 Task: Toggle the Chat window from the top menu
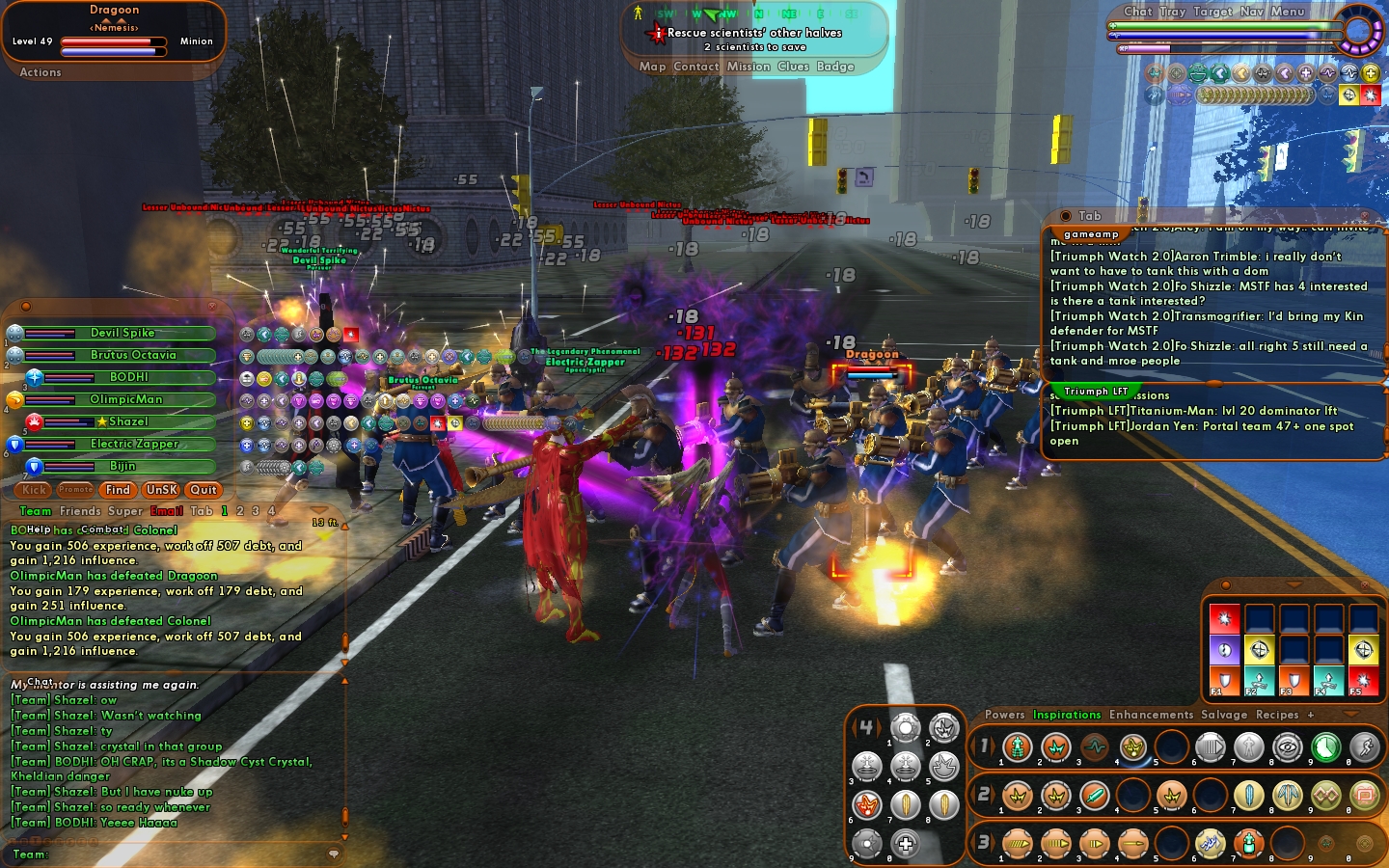tap(1137, 12)
